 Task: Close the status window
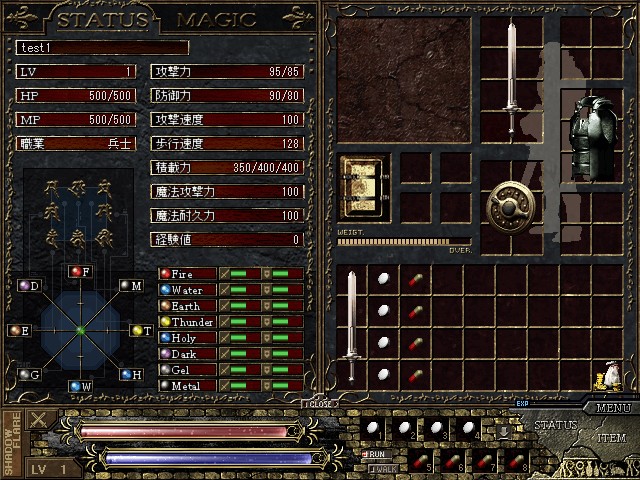[x=320, y=404]
